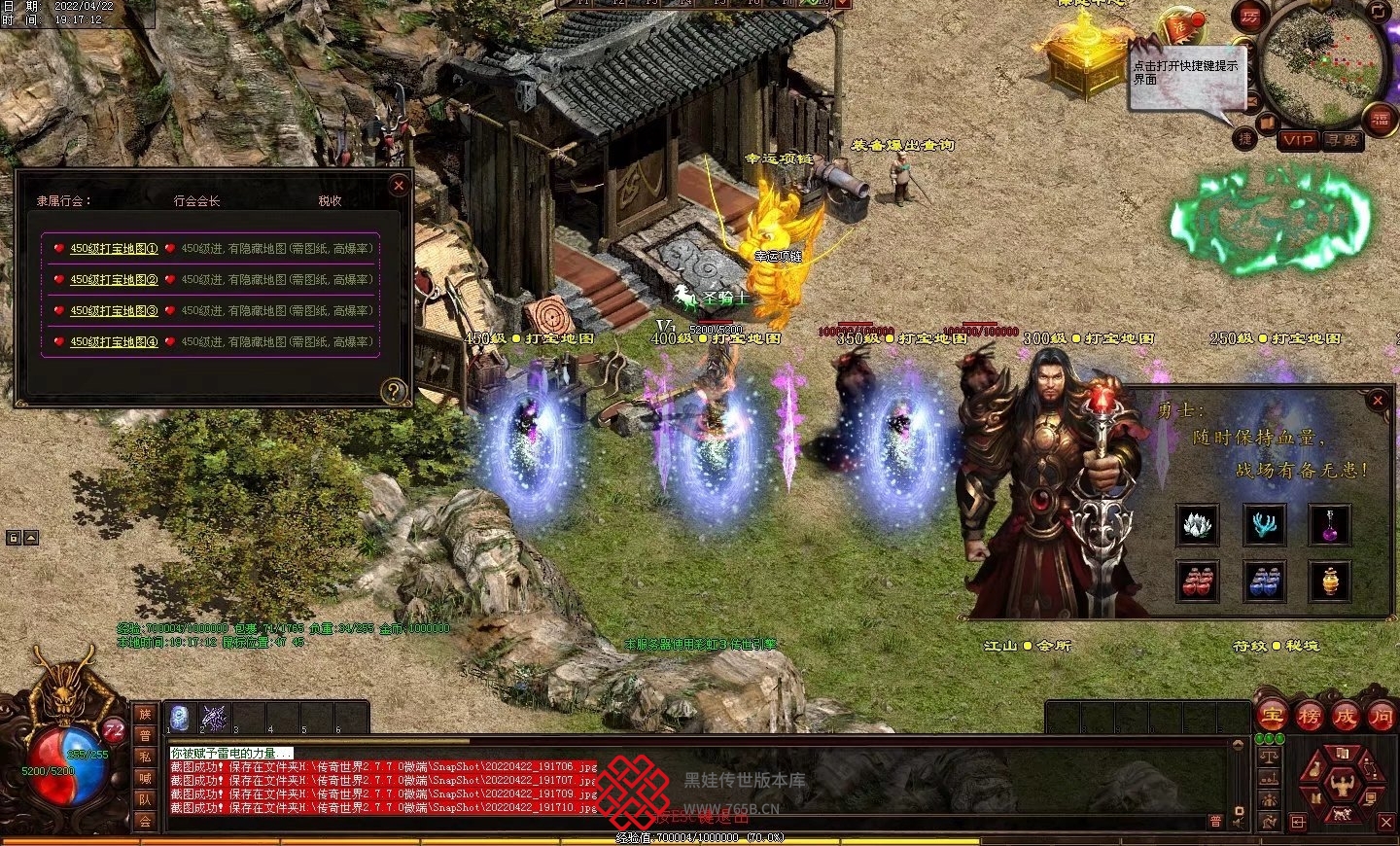Choose the 450级打宝地图③ entry
The image size is (1400, 846).
pos(114,311)
